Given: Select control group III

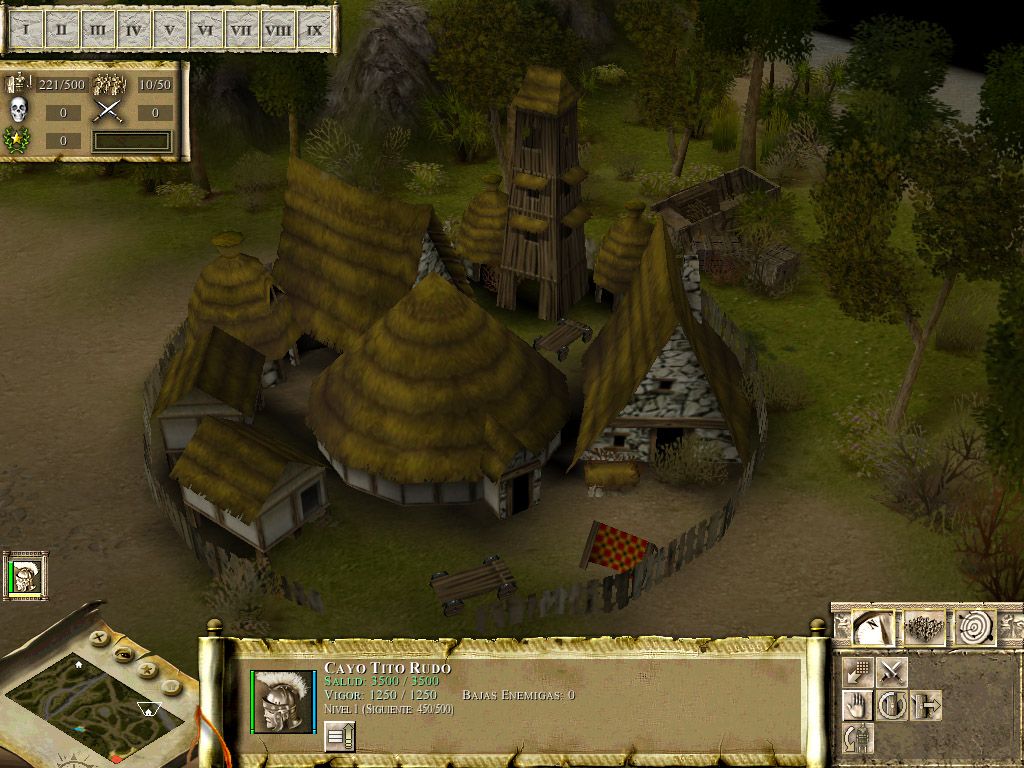Looking at the screenshot, I should 98,30.
